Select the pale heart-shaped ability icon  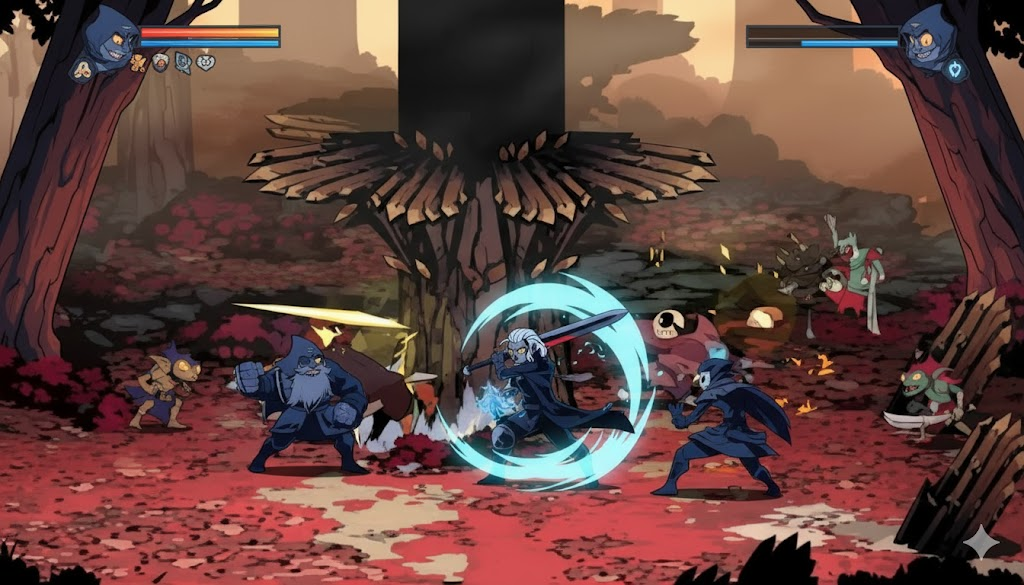pyautogui.click(x=205, y=63)
